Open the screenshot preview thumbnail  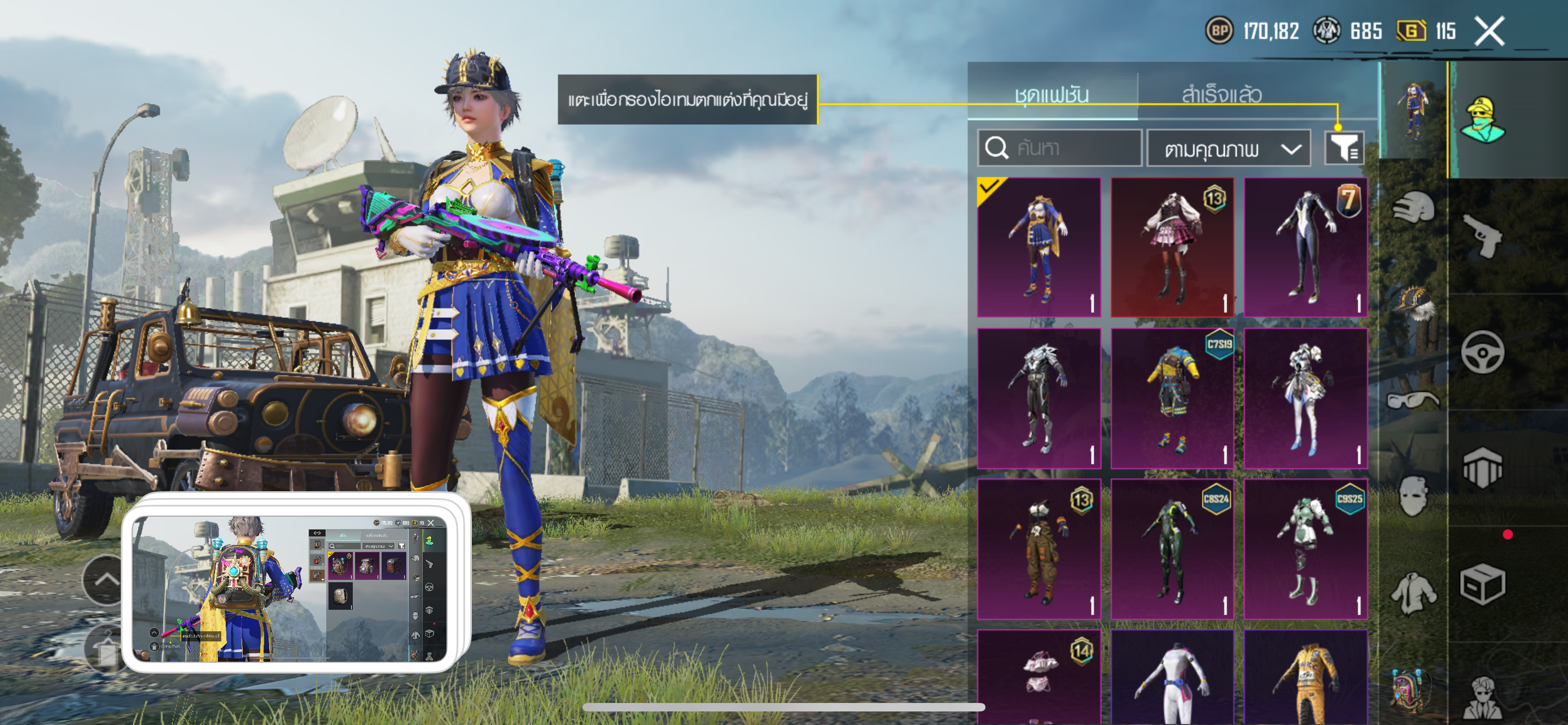(x=290, y=587)
